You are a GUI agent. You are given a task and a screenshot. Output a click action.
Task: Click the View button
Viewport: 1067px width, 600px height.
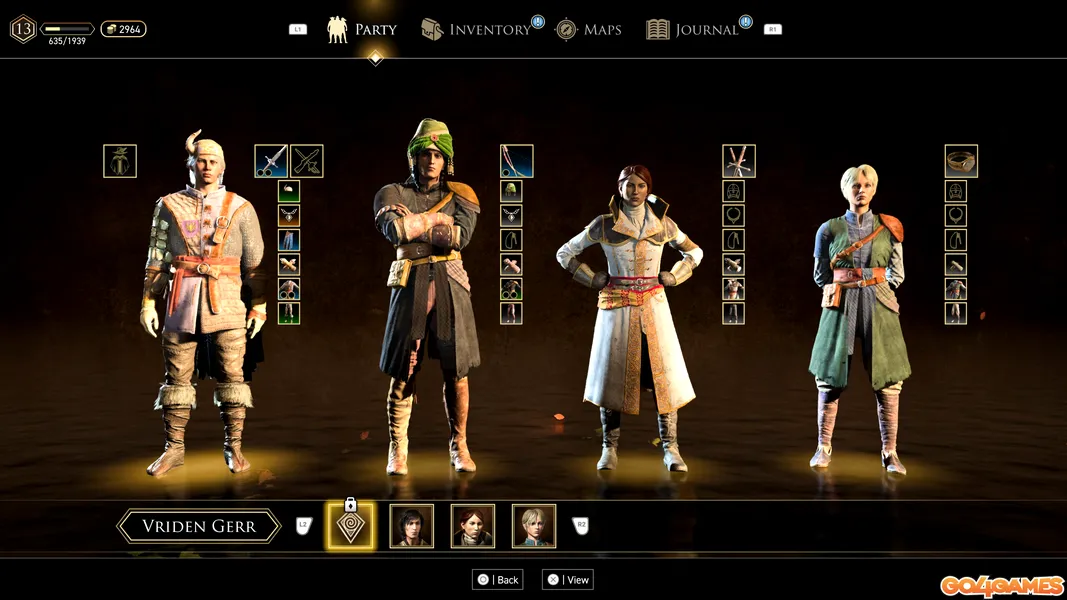[x=567, y=580]
